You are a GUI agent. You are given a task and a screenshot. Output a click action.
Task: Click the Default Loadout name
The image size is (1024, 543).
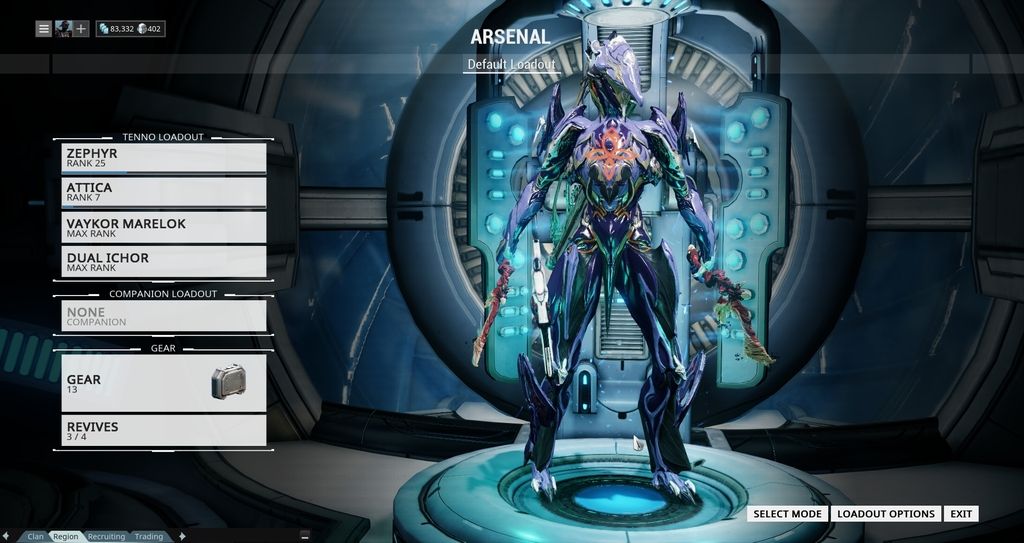point(511,65)
